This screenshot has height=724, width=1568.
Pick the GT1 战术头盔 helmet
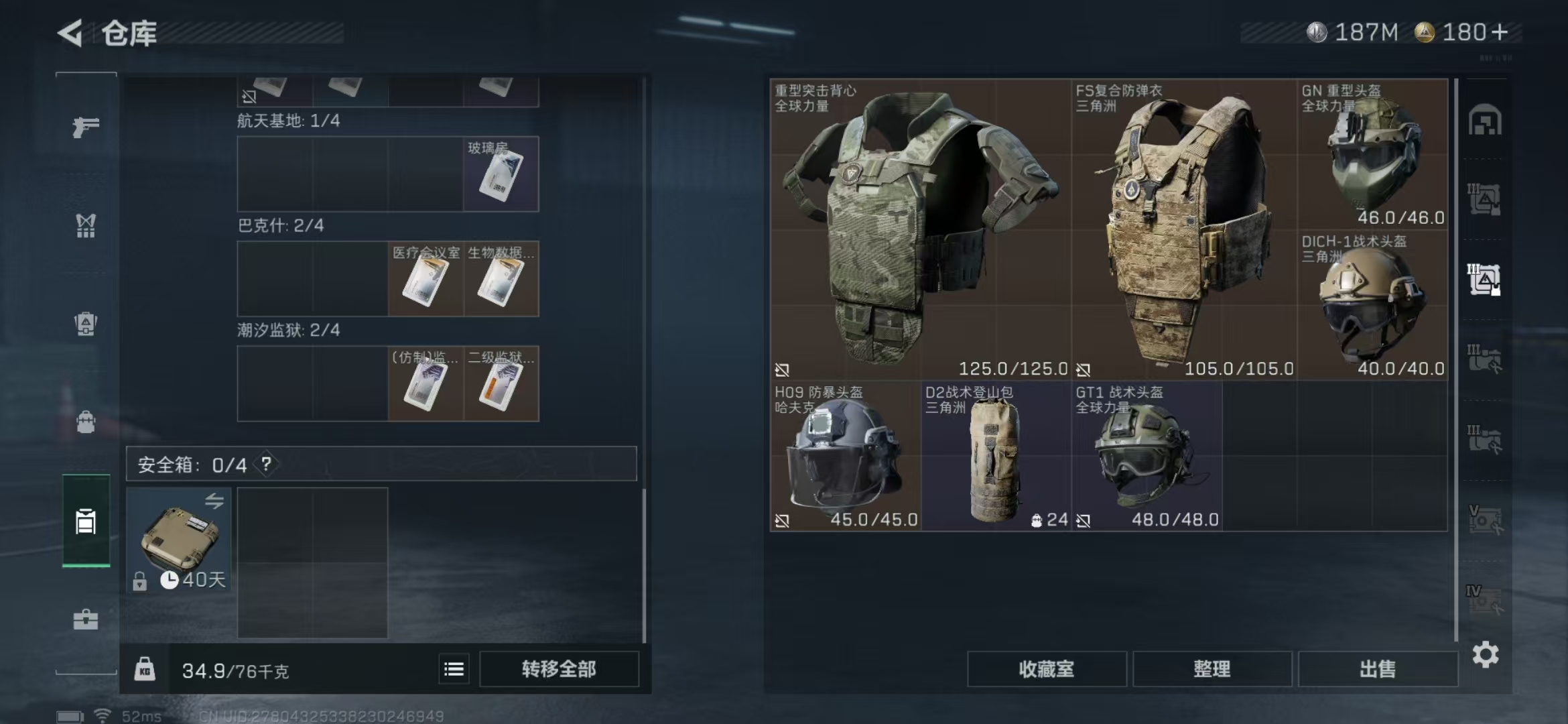(x=1147, y=456)
